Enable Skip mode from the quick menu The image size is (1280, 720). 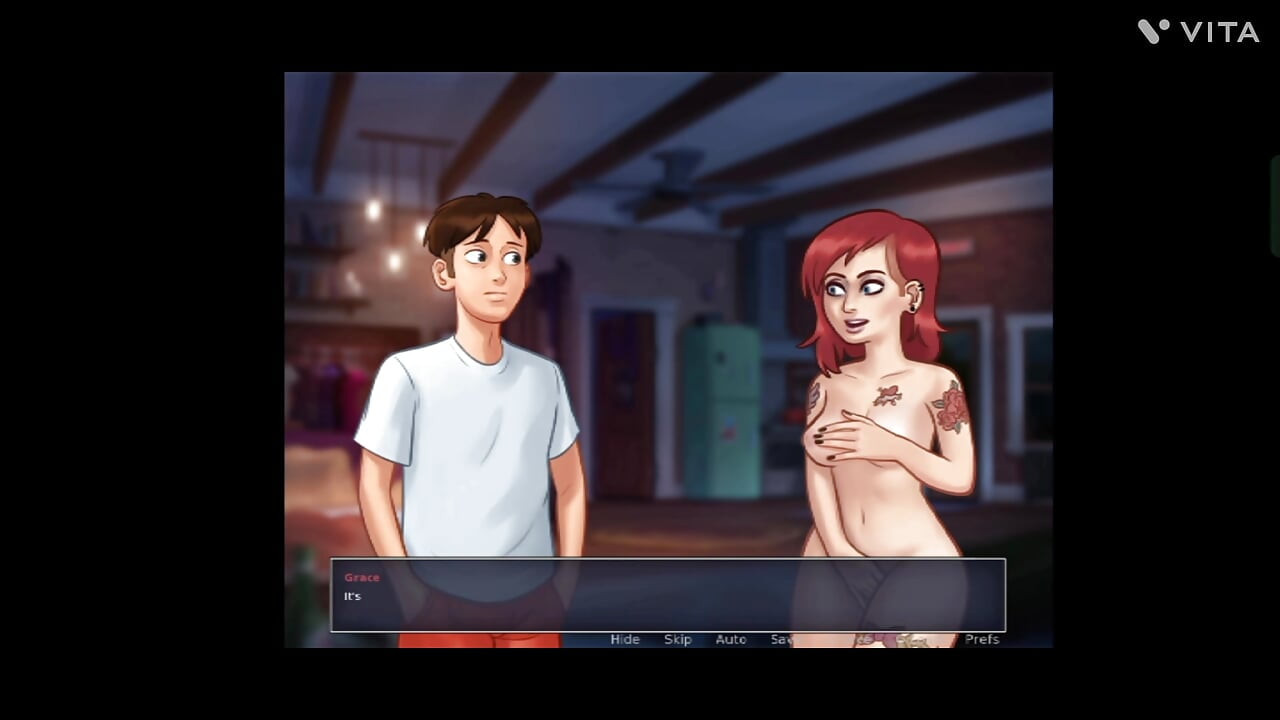click(678, 639)
